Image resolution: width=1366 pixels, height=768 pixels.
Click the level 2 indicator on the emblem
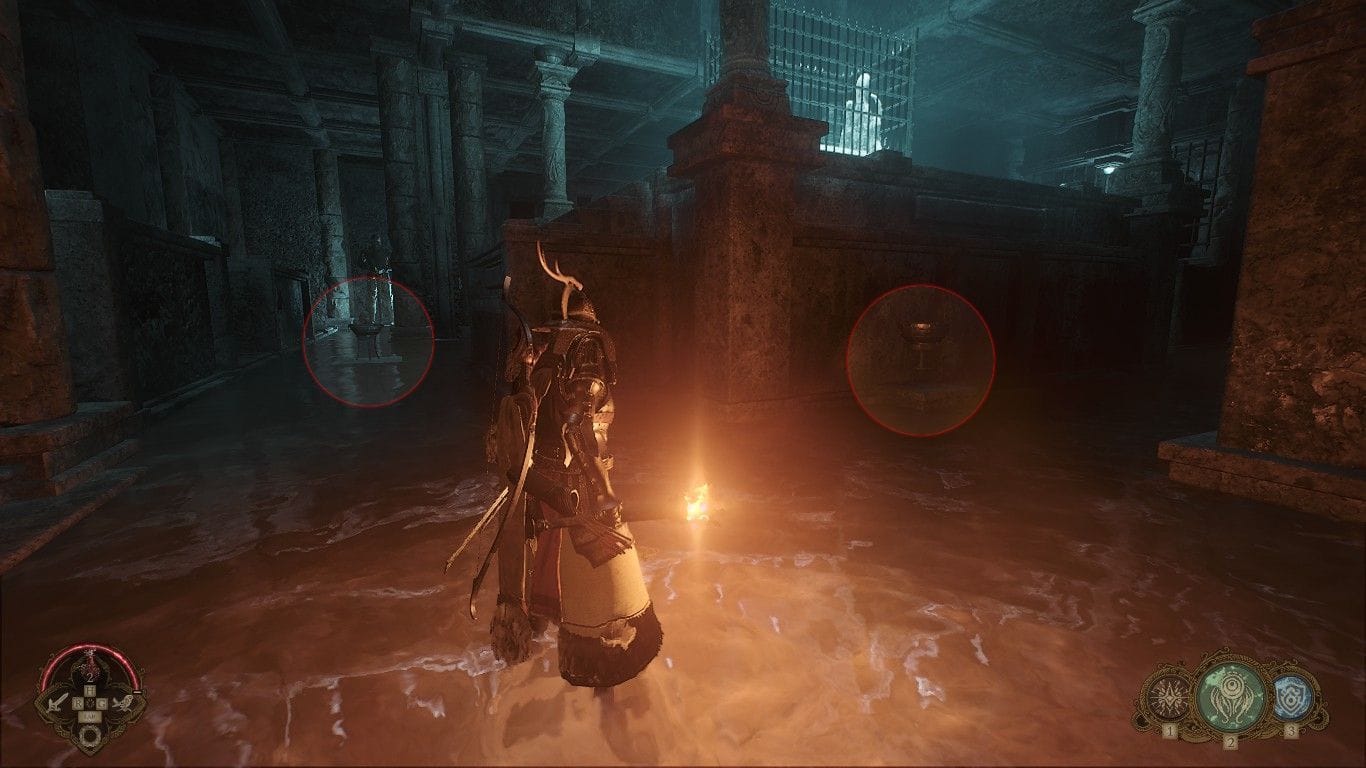click(91, 677)
